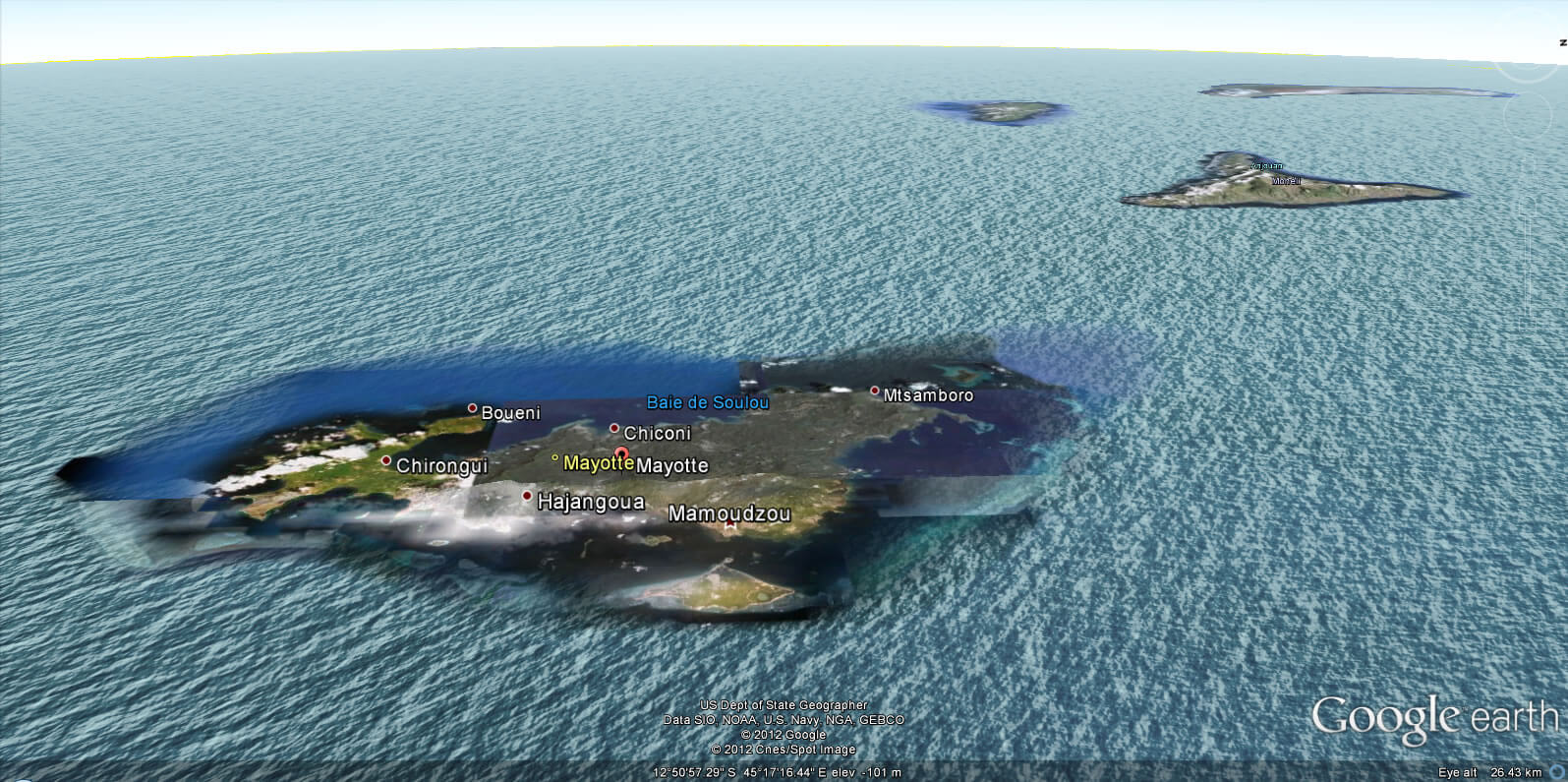Select the yellow Mayotte country label
Screen dimensions: 1568x782
[x=598, y=462]
